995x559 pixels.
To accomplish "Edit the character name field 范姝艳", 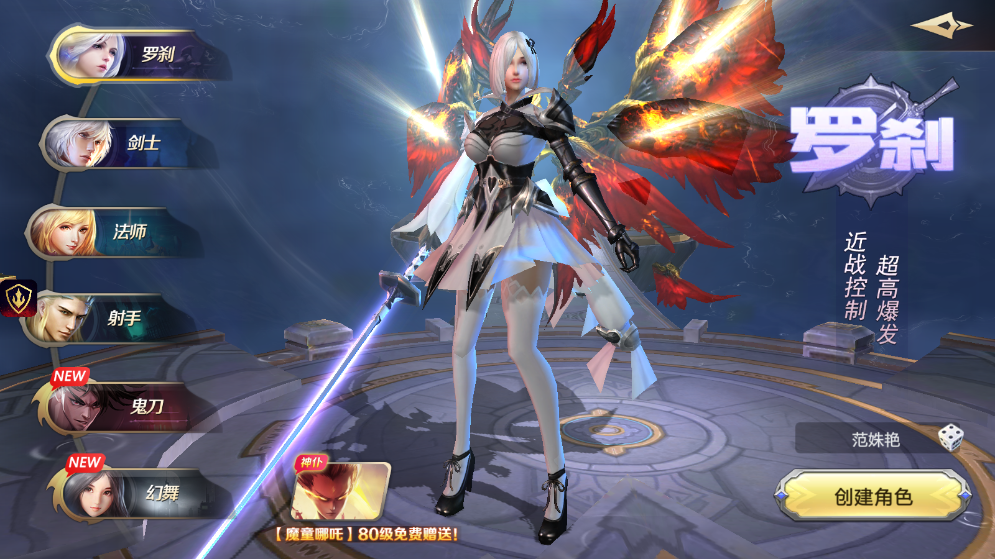I will tap(865, 437).
